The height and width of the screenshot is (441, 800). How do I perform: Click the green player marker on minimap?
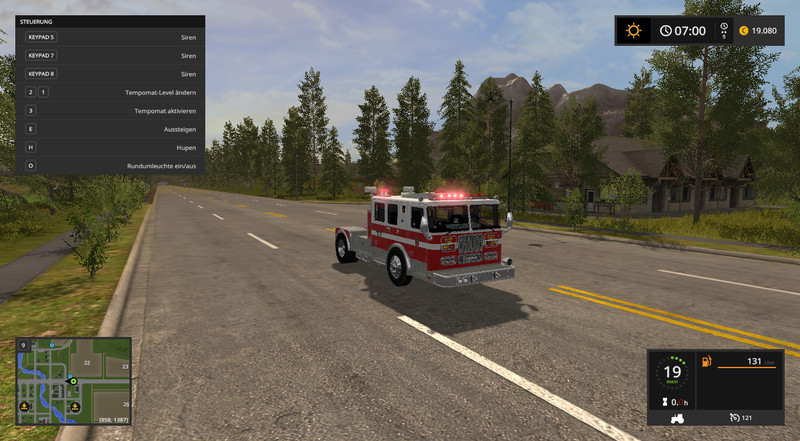point(73,381)
